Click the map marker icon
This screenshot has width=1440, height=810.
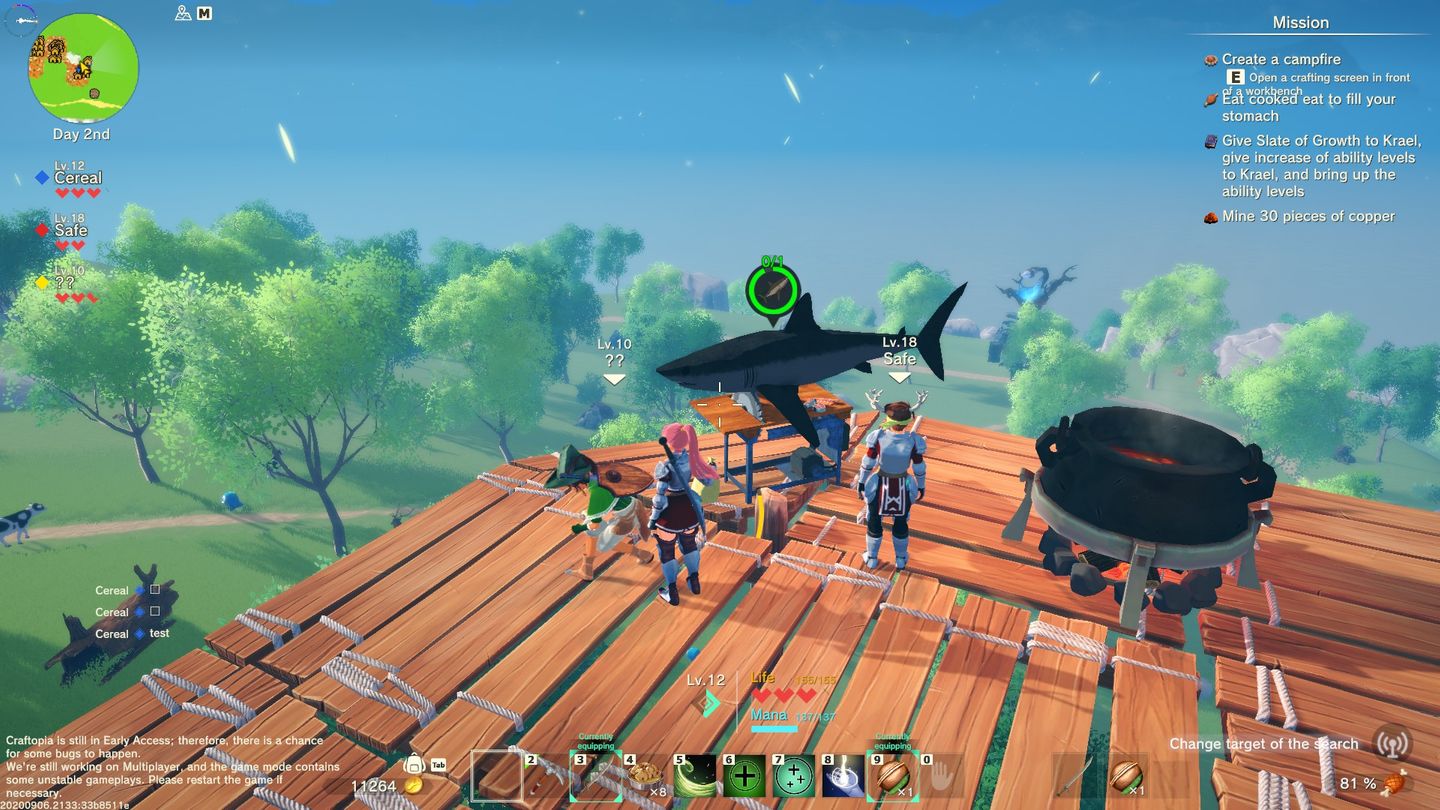[x=182, y=13]
